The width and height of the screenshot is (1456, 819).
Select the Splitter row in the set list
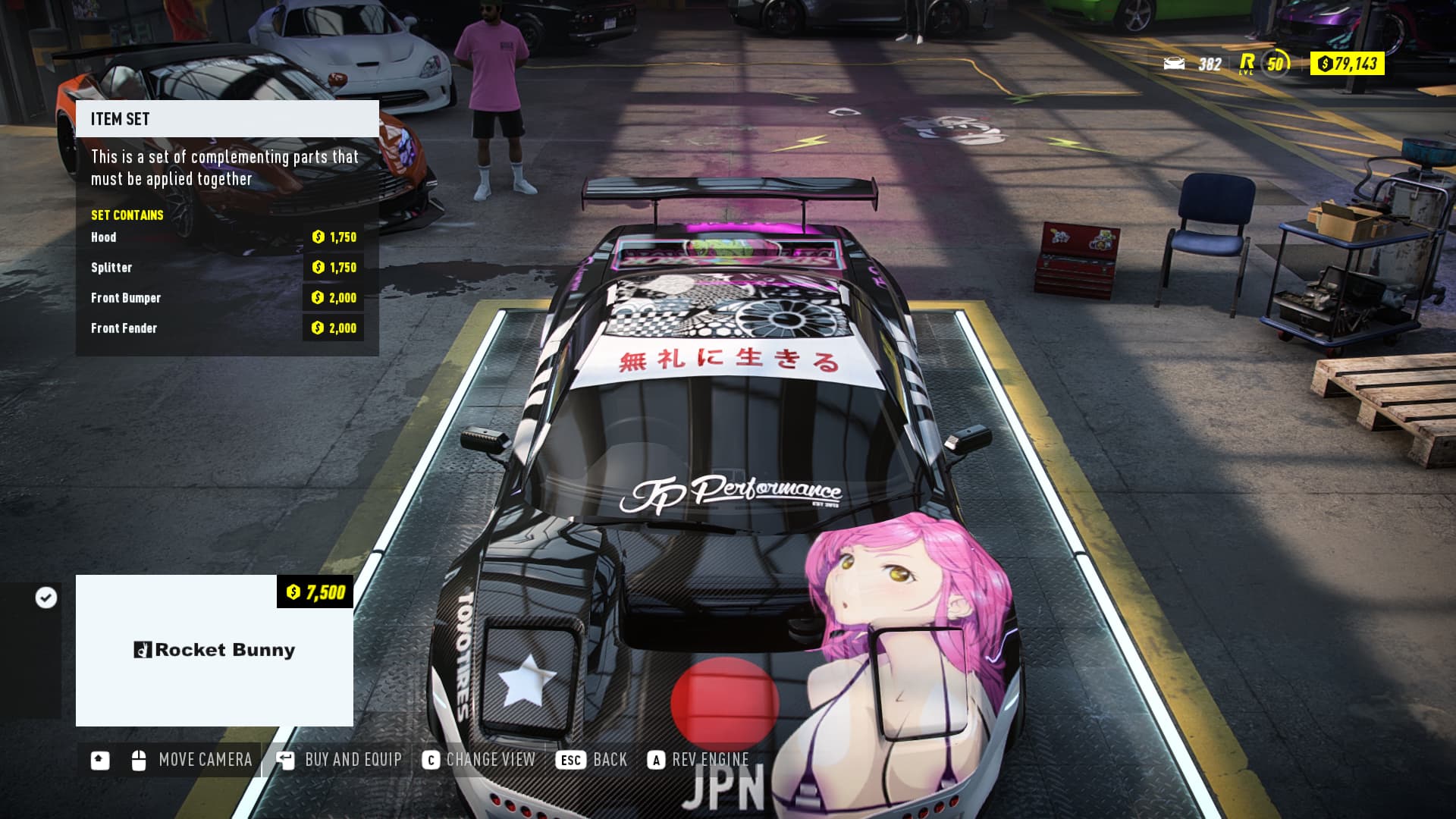pyautogui.click(x=227, y=268)
